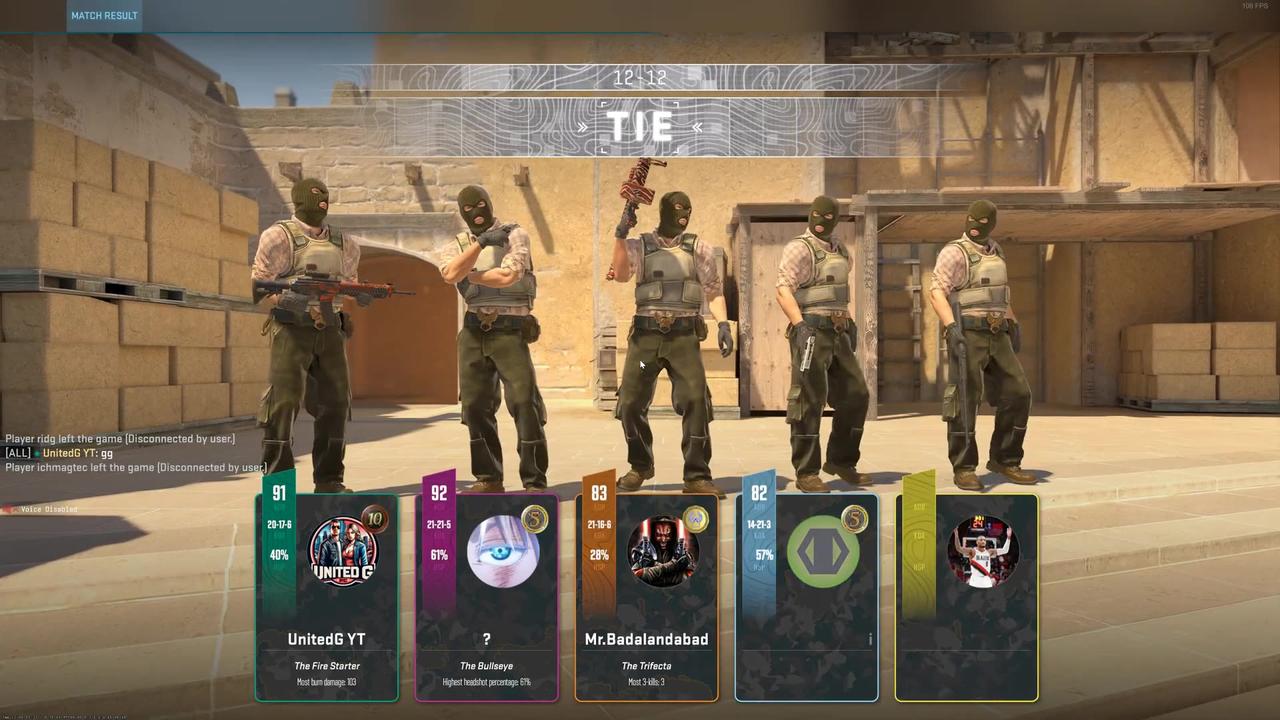Click 'The Trifecta' accolade title
Viewport: 1280px width, 720px height.
[x=646, y=665]
